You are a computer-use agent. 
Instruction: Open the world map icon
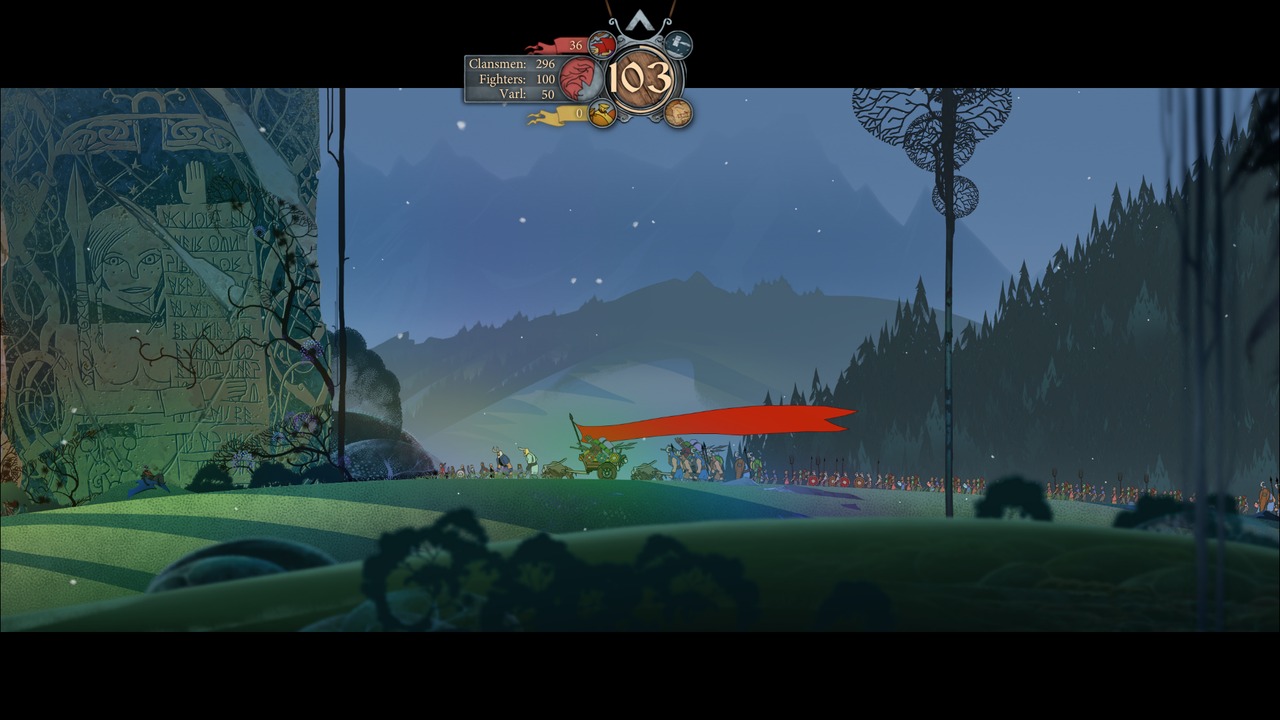click(678, 112)
